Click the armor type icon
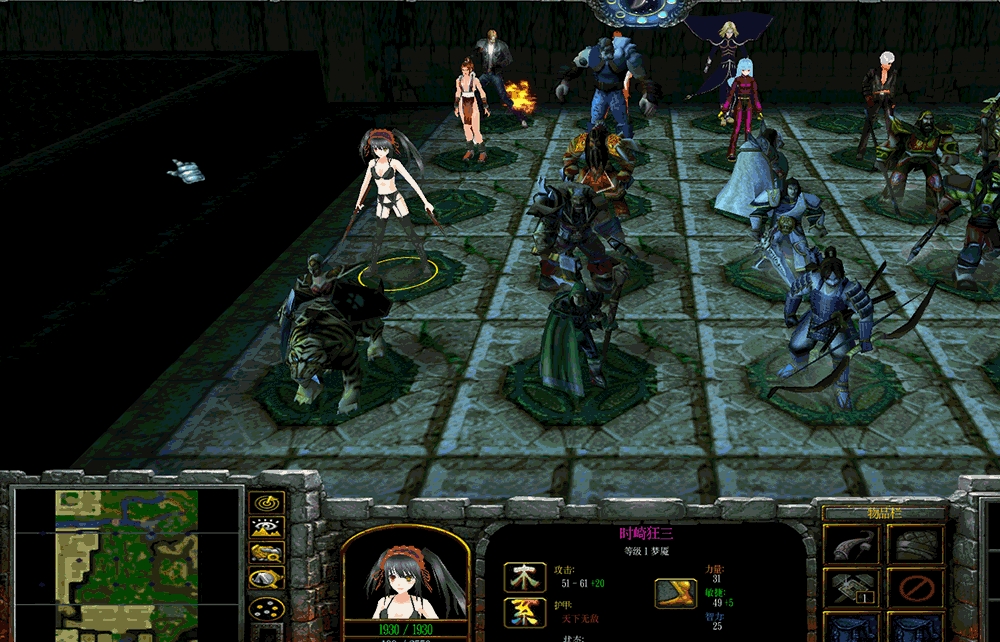The height and width of the screenshot is (642, 1000). click(525, 612)
